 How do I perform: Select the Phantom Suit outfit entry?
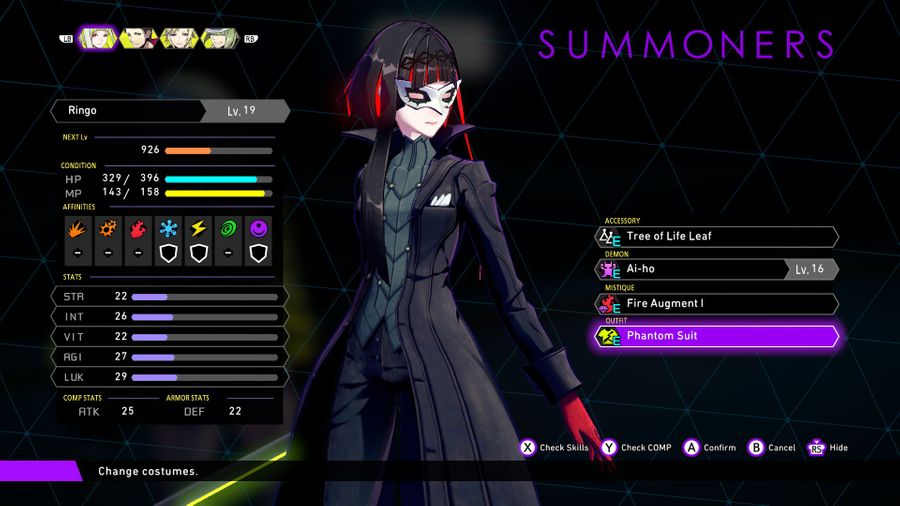point(716,336)
